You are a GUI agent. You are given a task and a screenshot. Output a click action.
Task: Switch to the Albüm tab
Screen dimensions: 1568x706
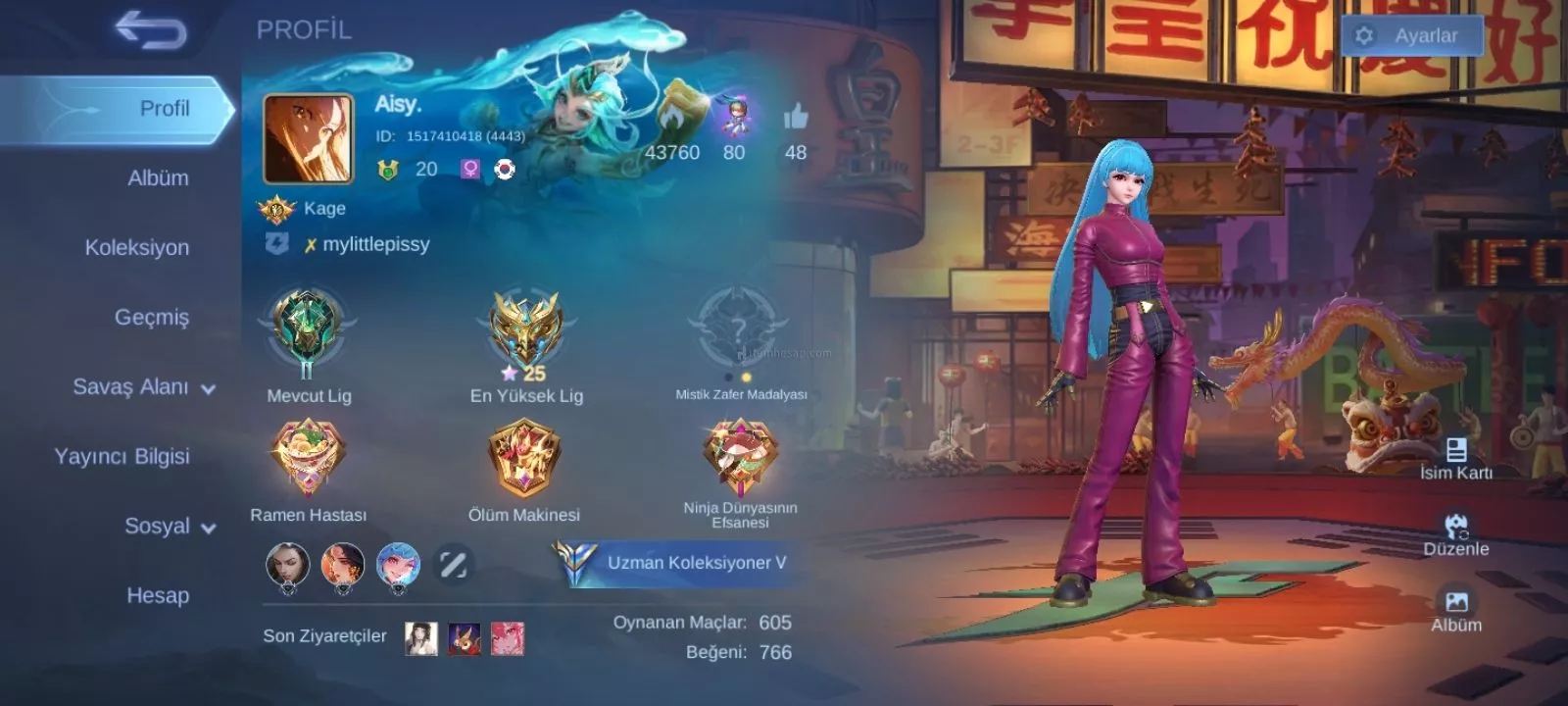coord(158,178)
